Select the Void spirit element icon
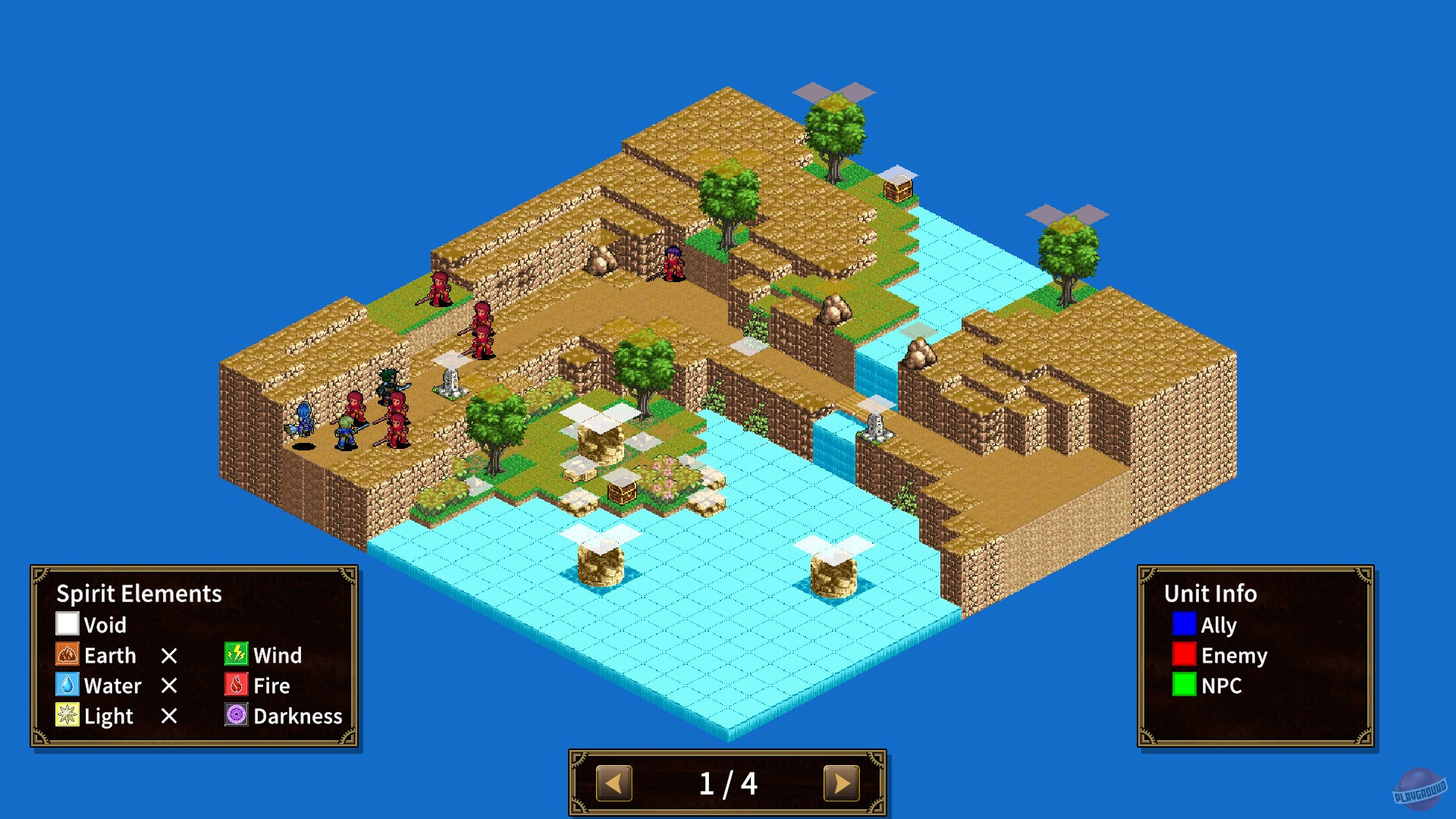Image resolution: width=1456 pixels, height=819 pixels. click(67, 625)
